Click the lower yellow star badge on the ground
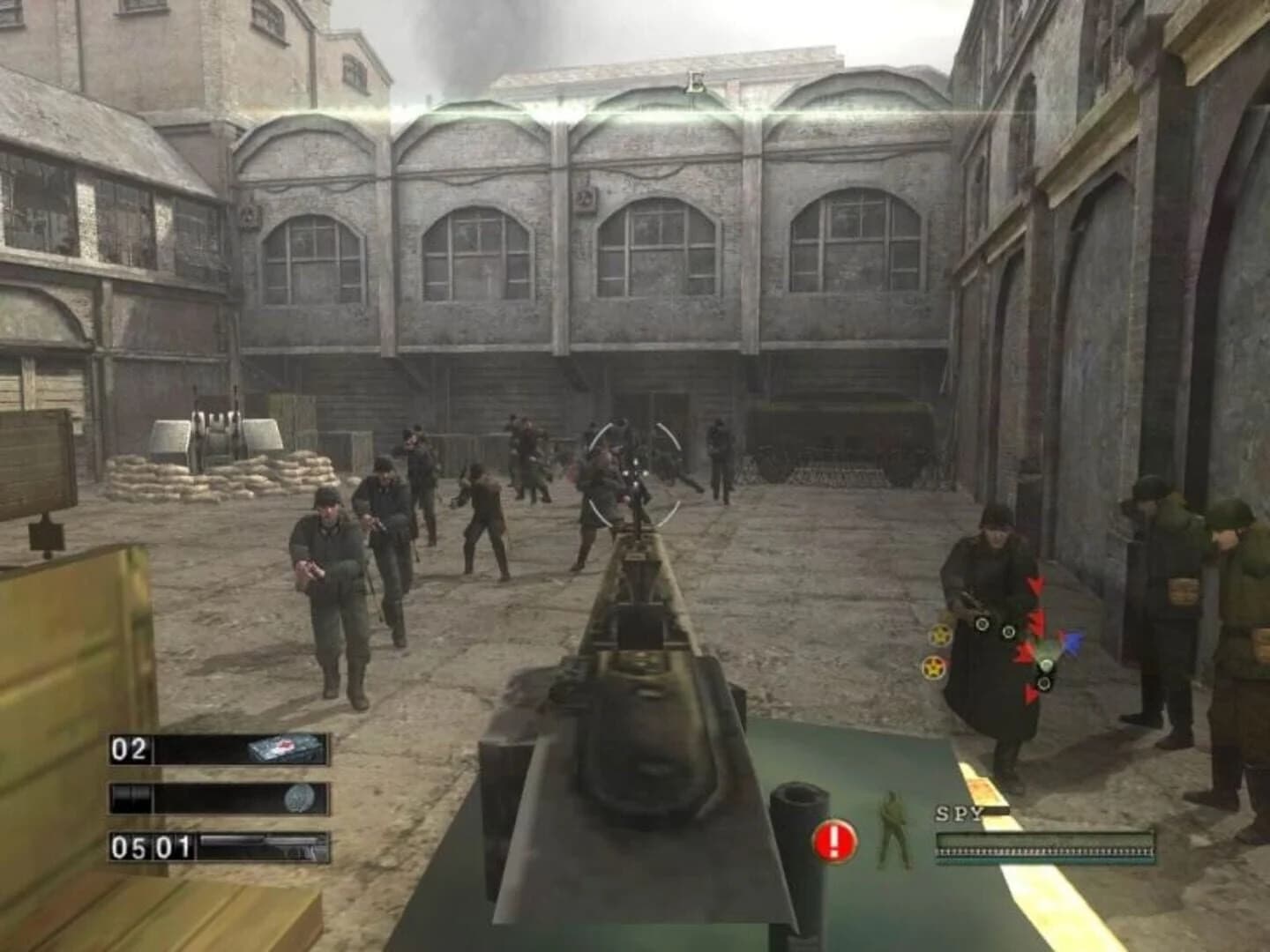 pyautogui.click(x=932, y=668)
